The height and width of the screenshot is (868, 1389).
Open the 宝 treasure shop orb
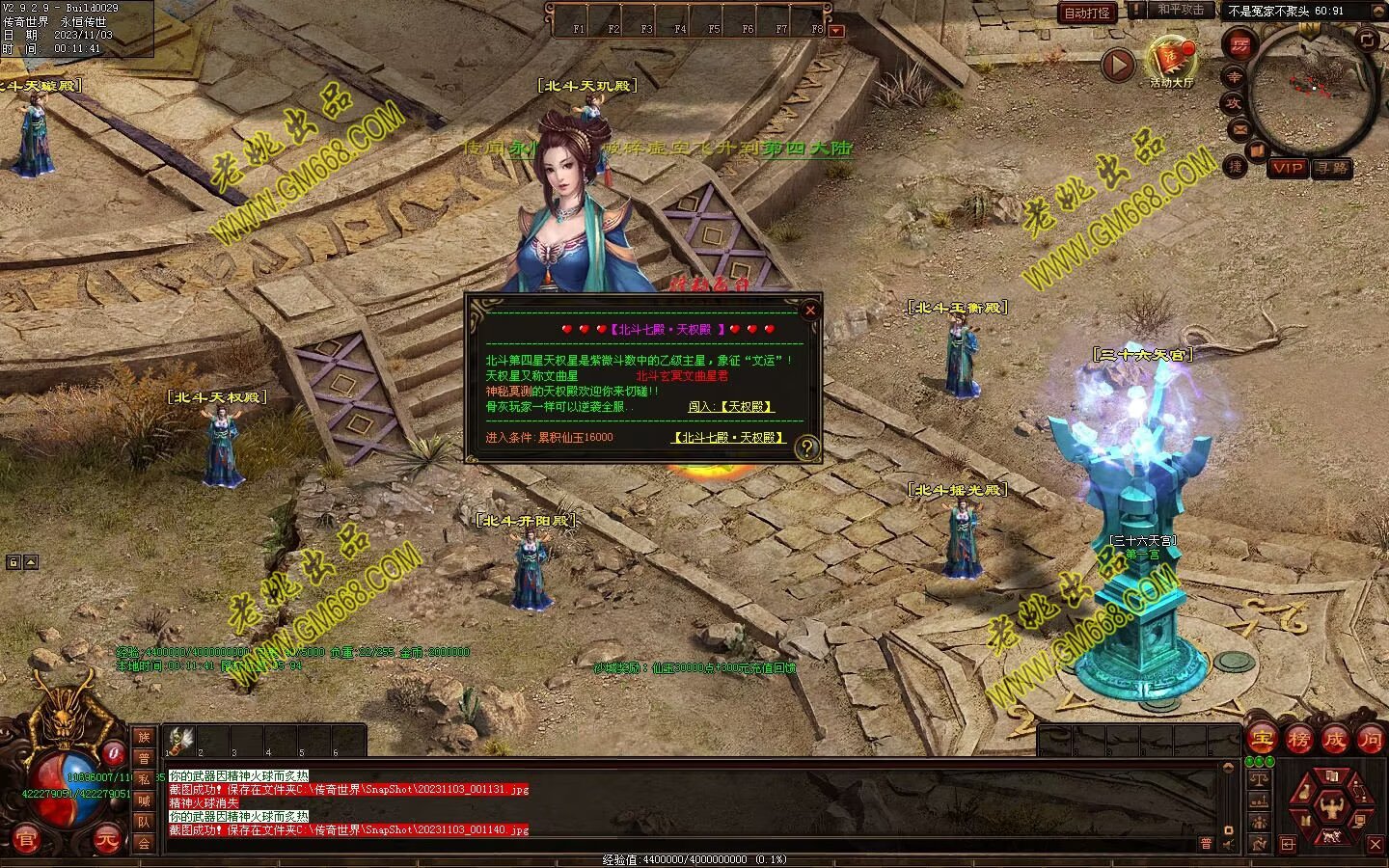coord(1262,741)
